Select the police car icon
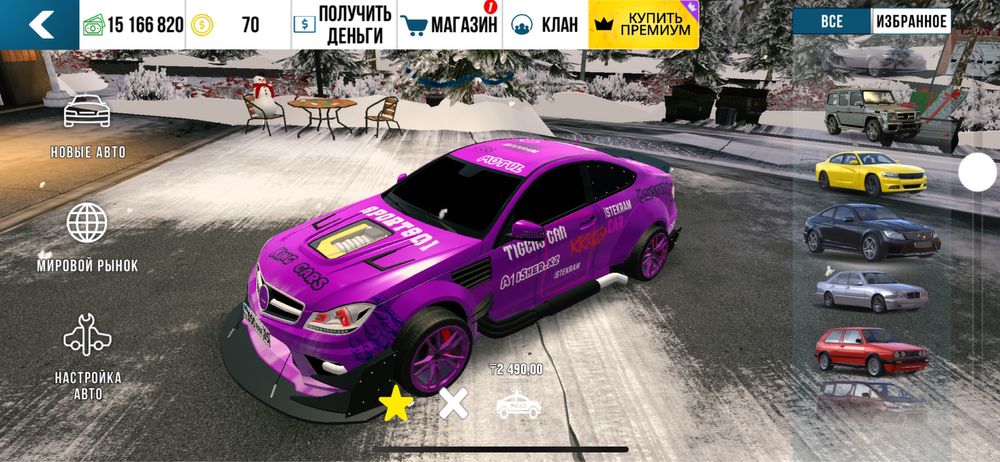Screen dimensions: 1000x462 pos(518,403)
